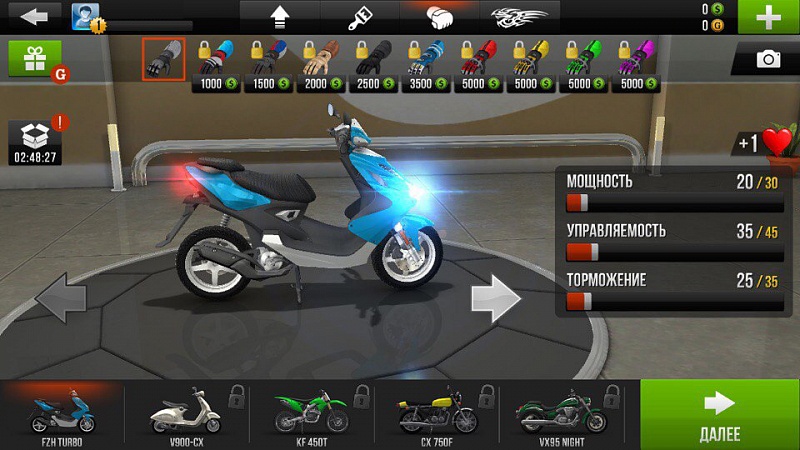Pick the black gloves costing 2500
The image size is (800, 450).
click(x=371, y=64)
